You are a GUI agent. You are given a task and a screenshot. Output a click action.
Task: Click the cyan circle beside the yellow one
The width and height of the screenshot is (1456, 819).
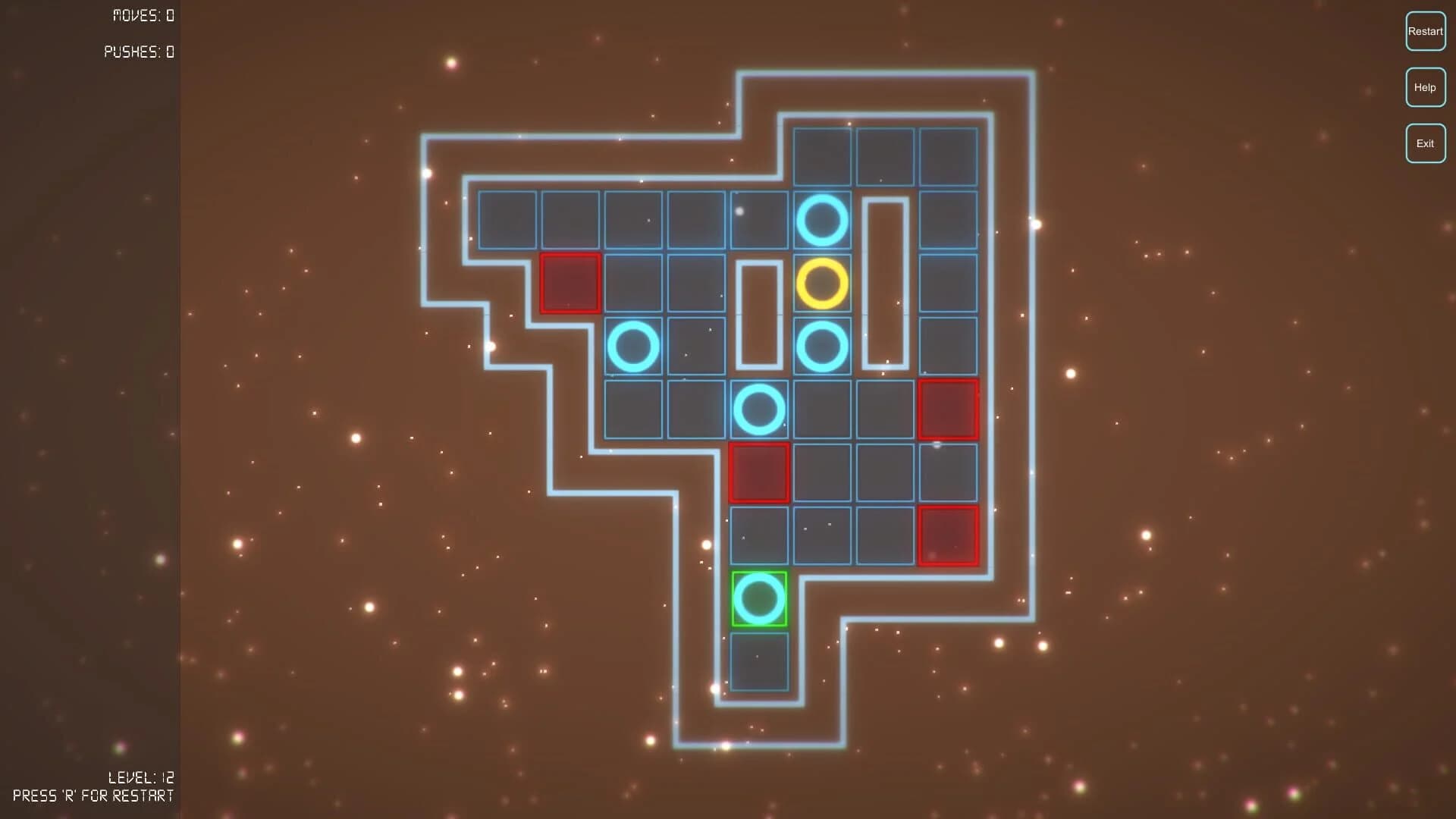tap(821, 347)
